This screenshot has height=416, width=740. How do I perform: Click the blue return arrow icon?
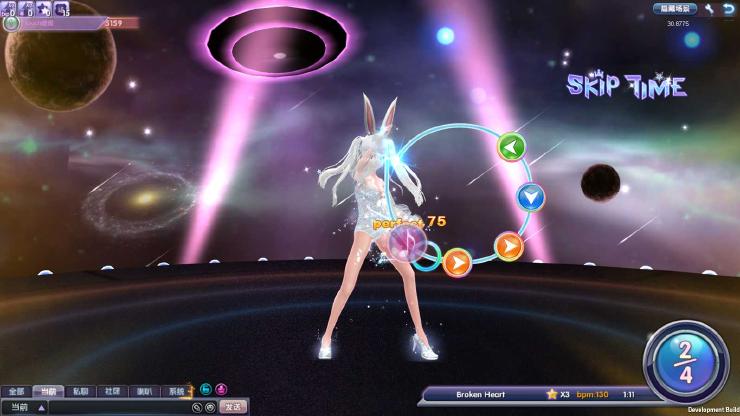click(727, 8)
